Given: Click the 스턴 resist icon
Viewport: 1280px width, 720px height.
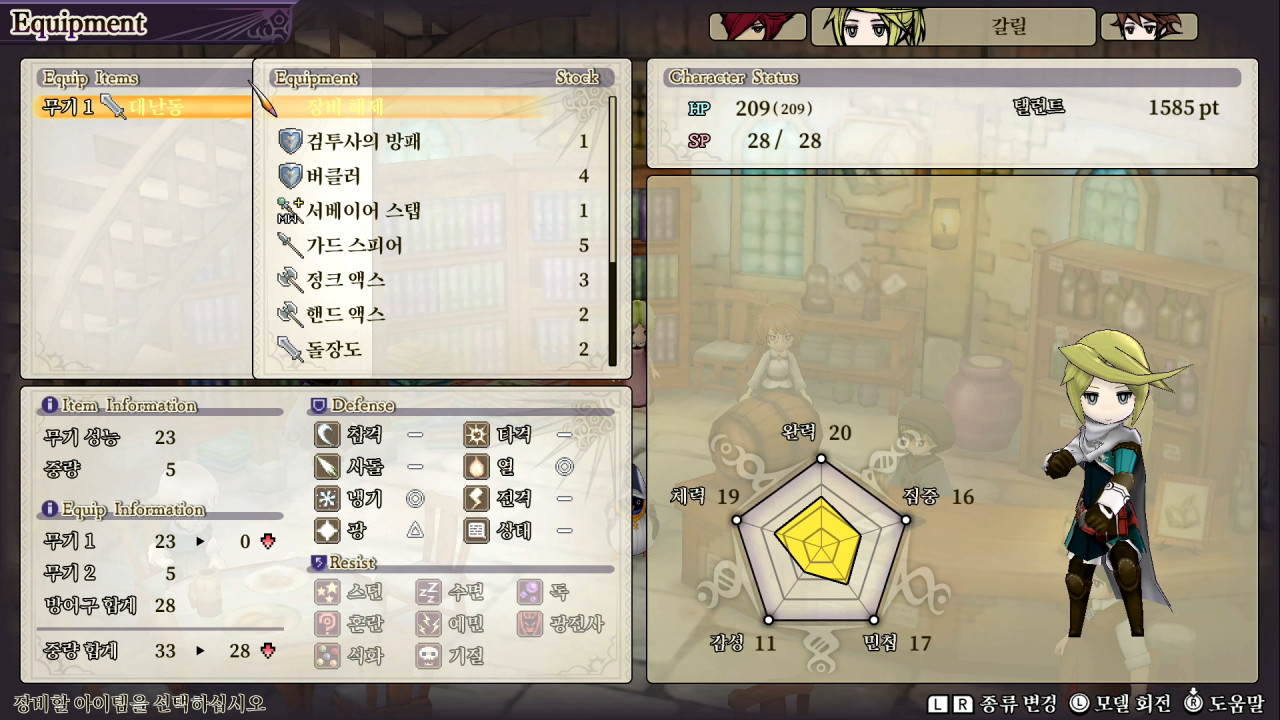Looking at the screenshot, I should 328,593.
